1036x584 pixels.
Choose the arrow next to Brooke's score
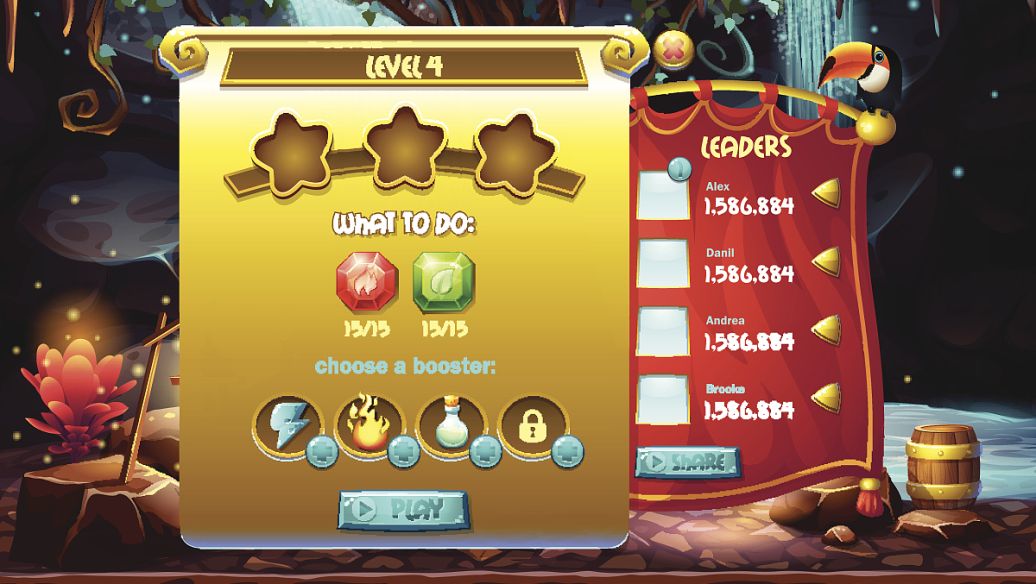pos(827,397)
